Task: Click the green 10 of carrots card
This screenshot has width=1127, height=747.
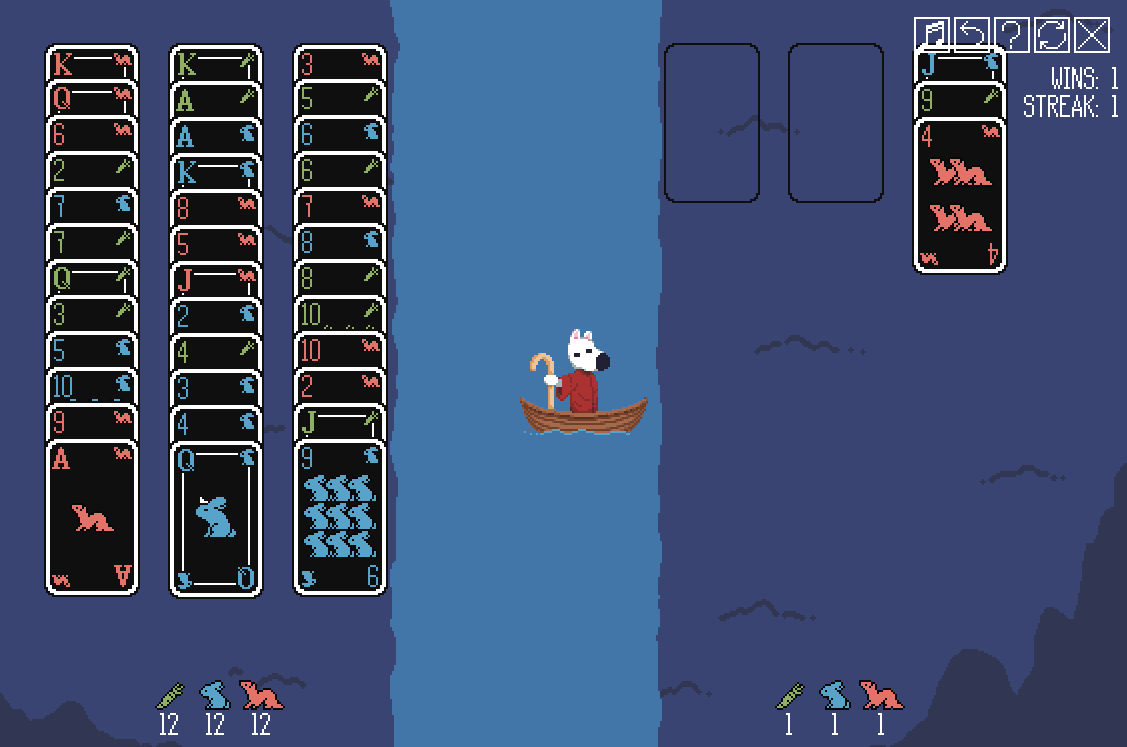Action: (340, 313)
